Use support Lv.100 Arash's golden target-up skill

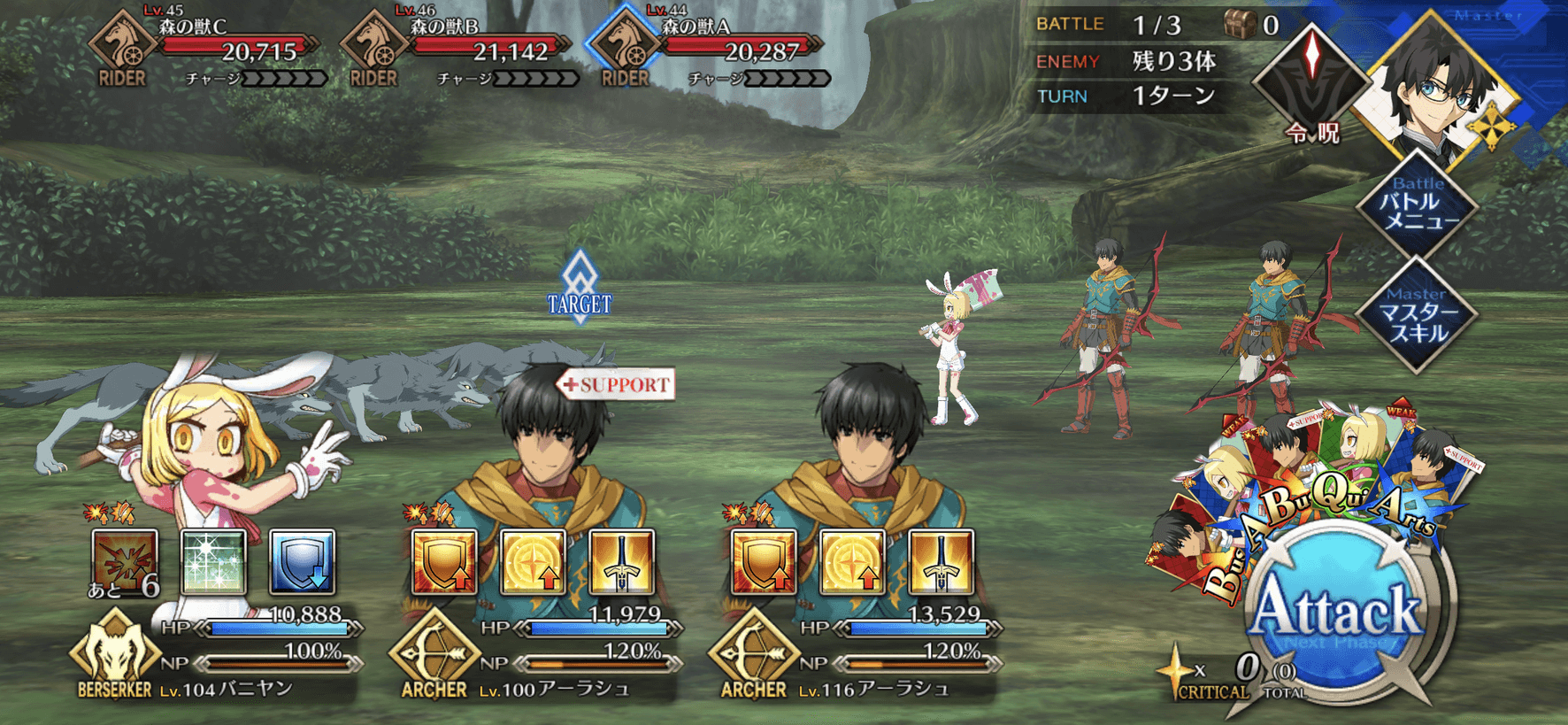point(533,562)
